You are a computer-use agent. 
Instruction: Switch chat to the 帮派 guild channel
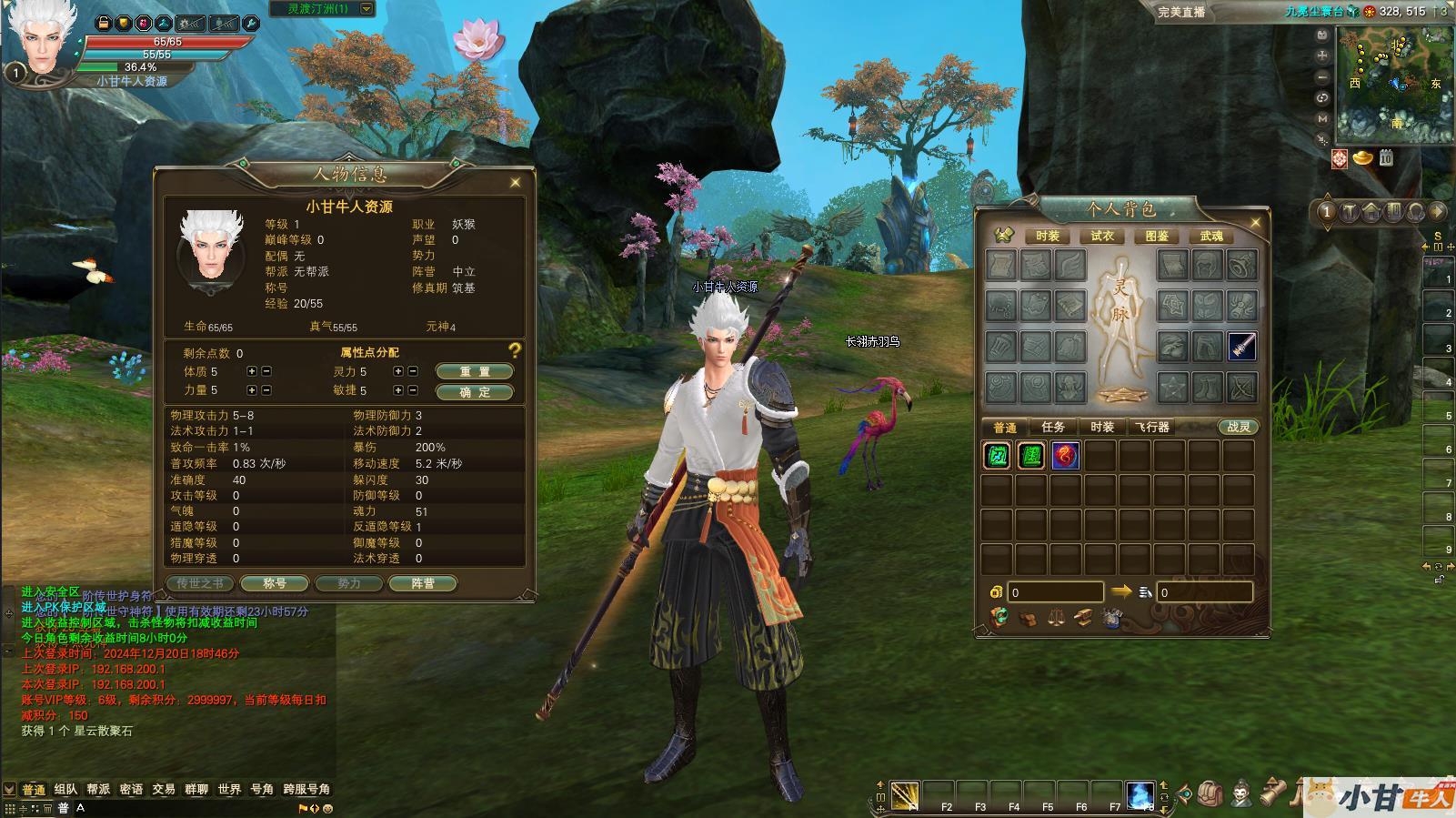tap(98, 789)
